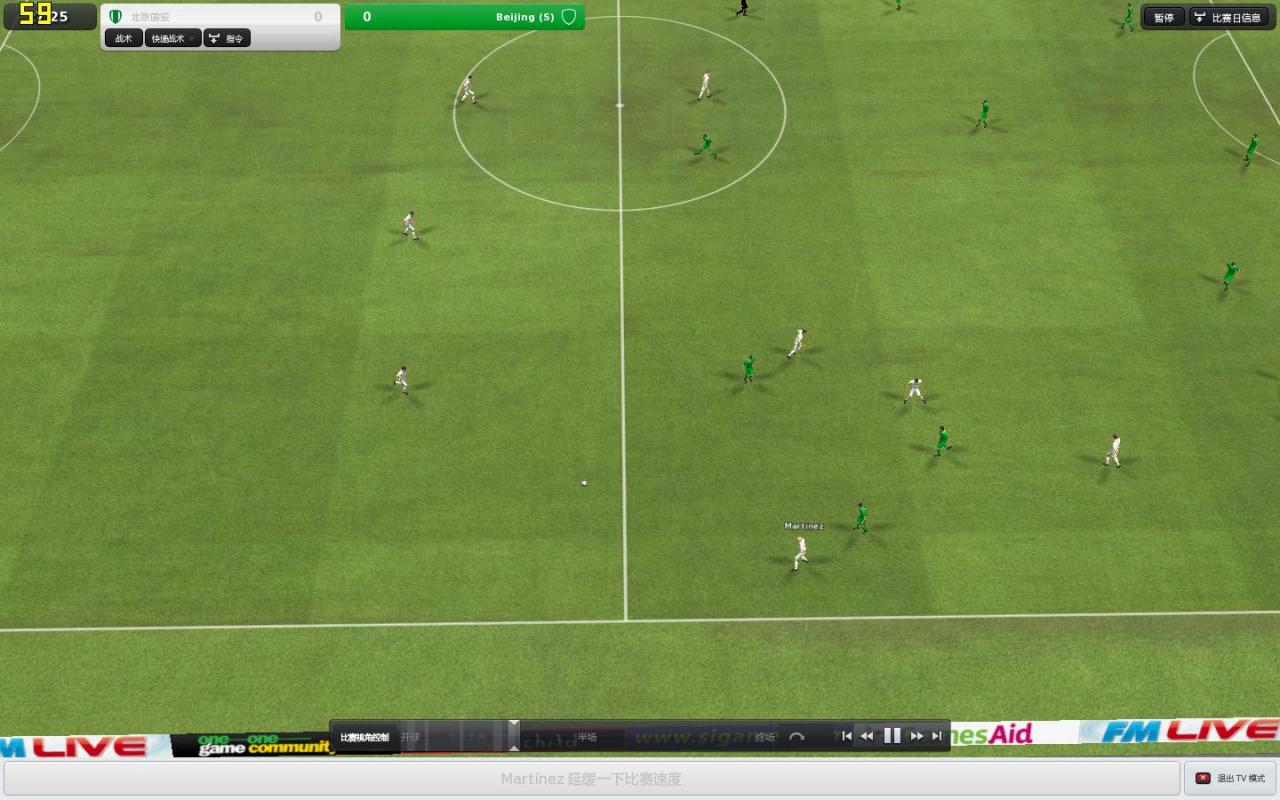Jump to the 开球 kick-off timeline marker

[x=411, y=737]
